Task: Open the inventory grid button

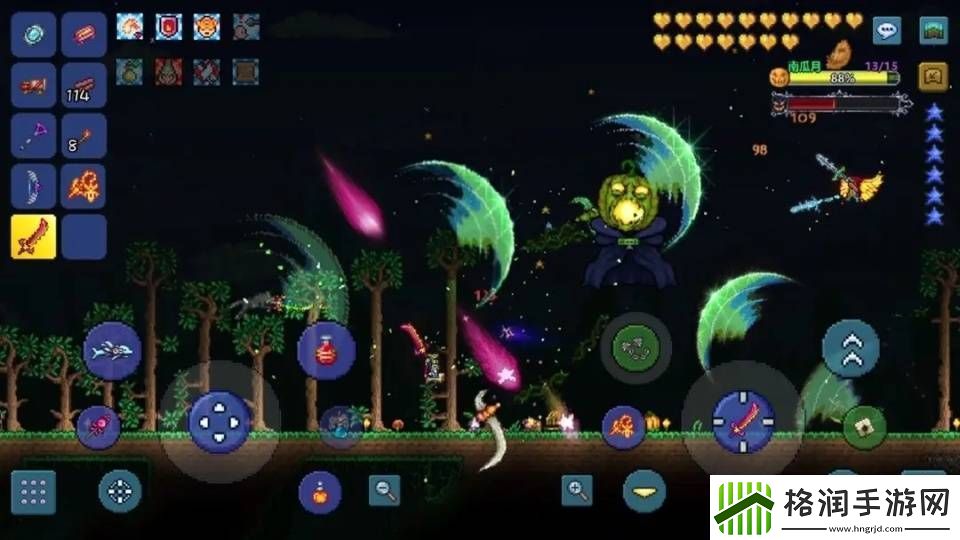Action: coord(33,492)
